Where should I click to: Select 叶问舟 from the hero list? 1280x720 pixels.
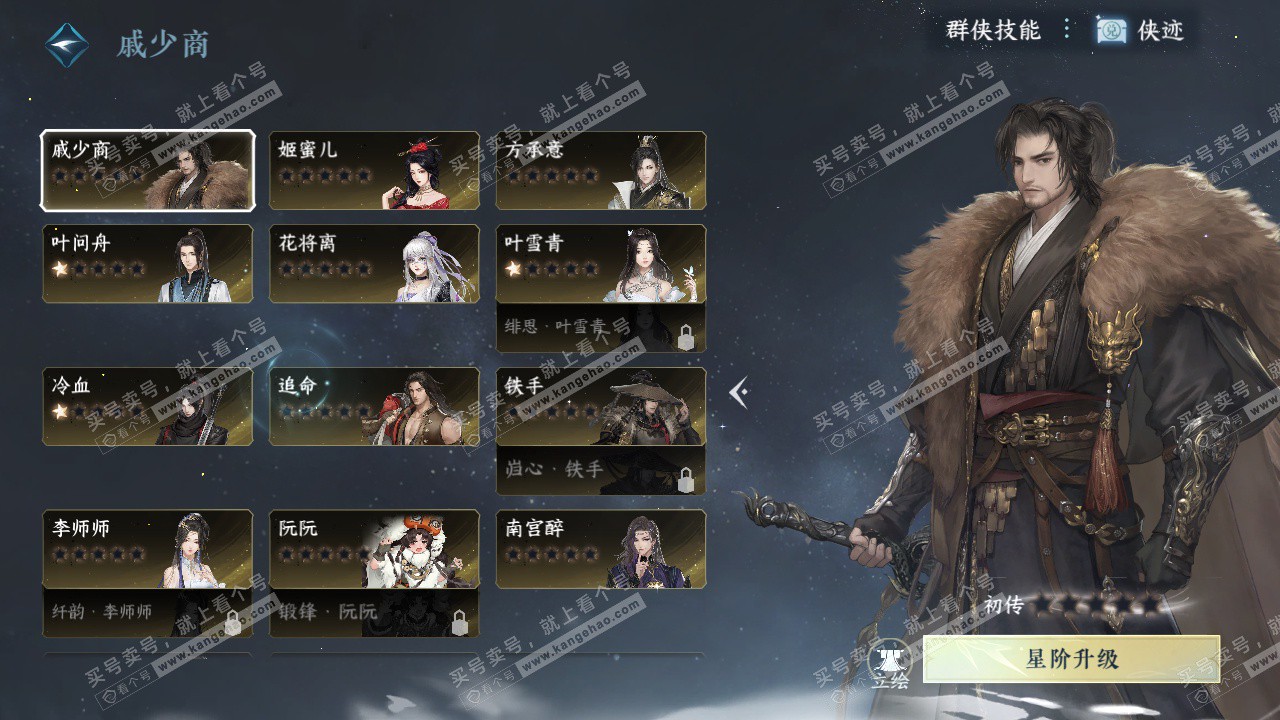click(x=147, y=264)
